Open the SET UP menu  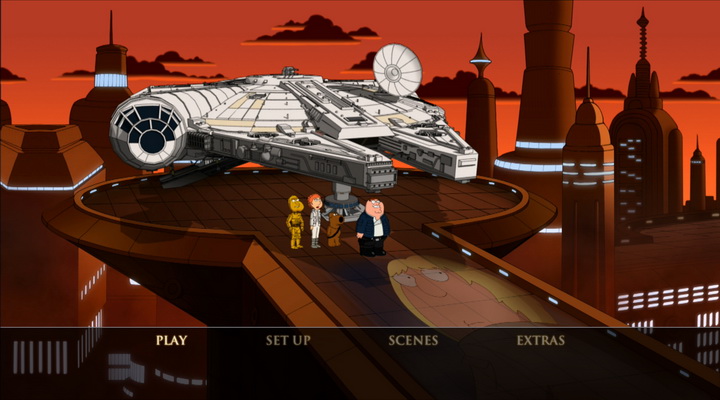click(288, 340)
